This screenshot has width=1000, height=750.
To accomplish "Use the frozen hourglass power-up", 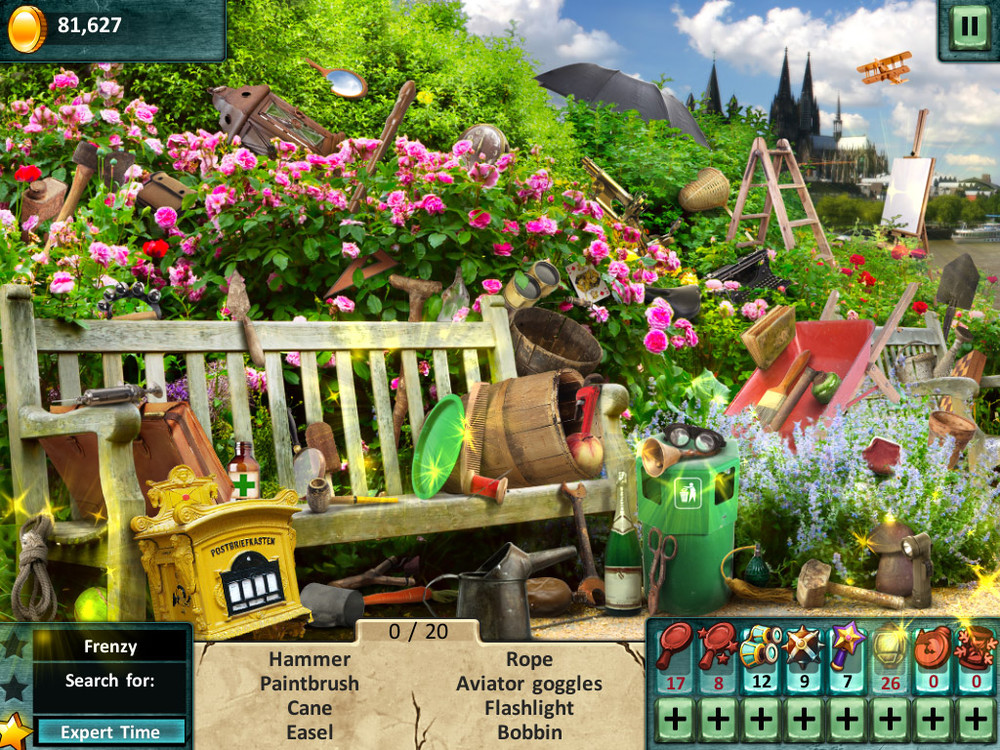I will coord(975,647).
